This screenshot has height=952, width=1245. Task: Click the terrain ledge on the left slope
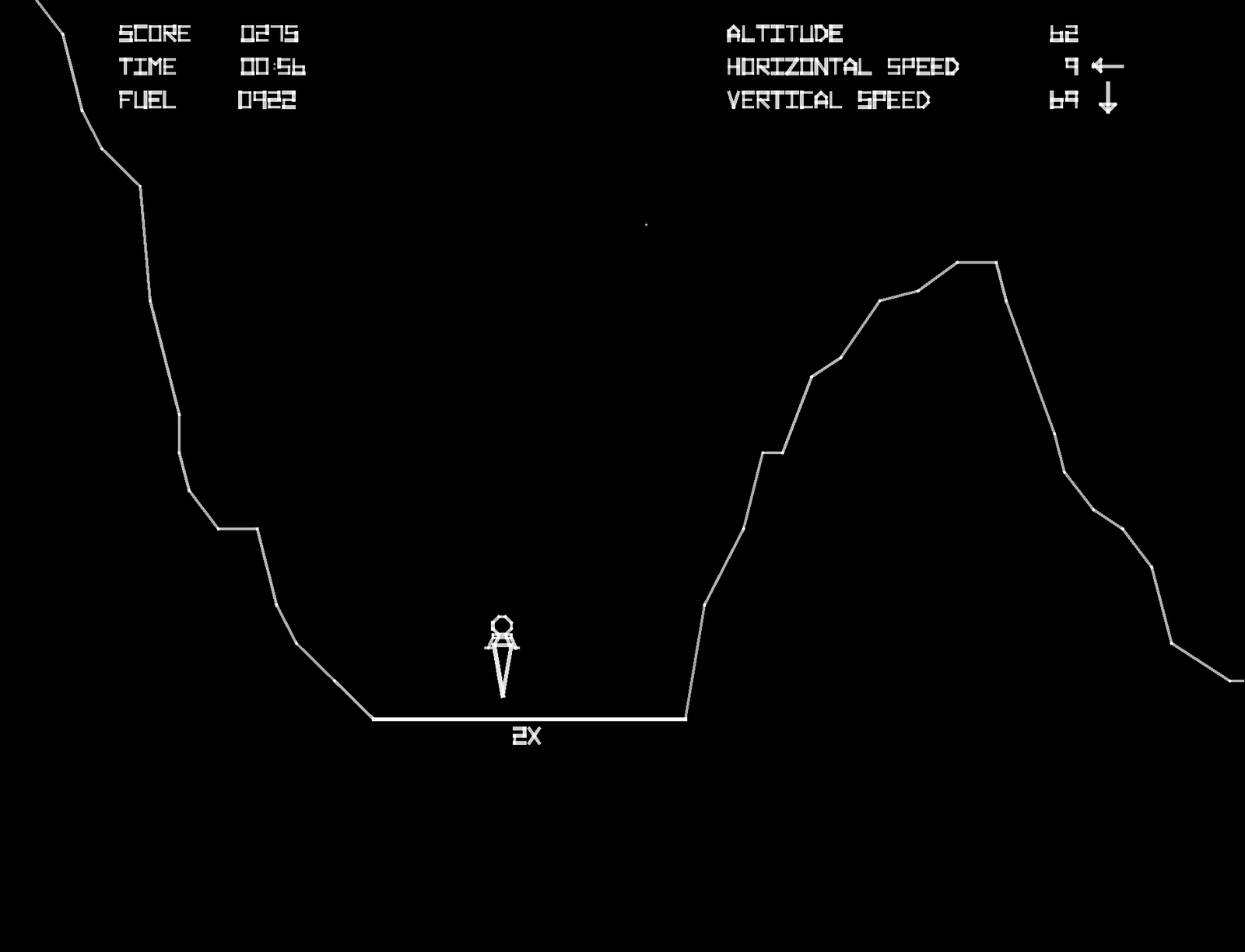[237, 529]
